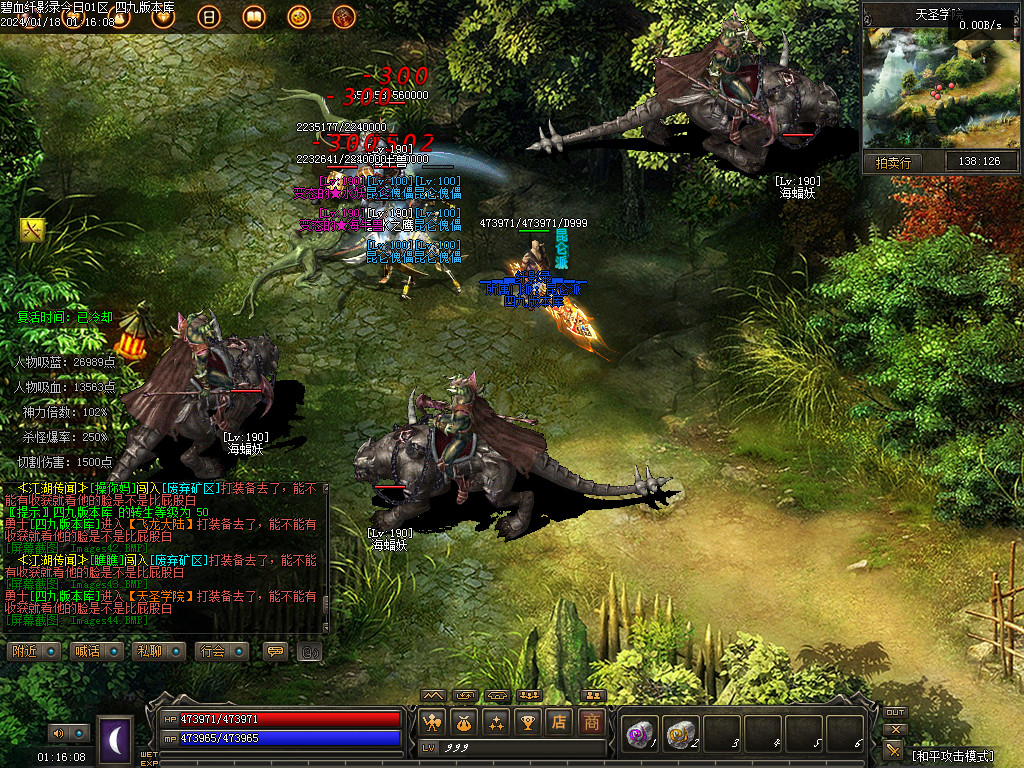Click the yellow crossed-swords icon on left
Viewport: 1024px width, 768px height.
(32, 230)
